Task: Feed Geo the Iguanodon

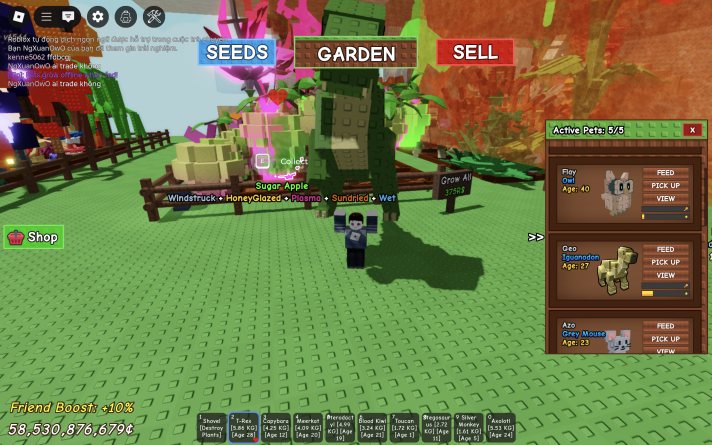Action: click(665, 250)
